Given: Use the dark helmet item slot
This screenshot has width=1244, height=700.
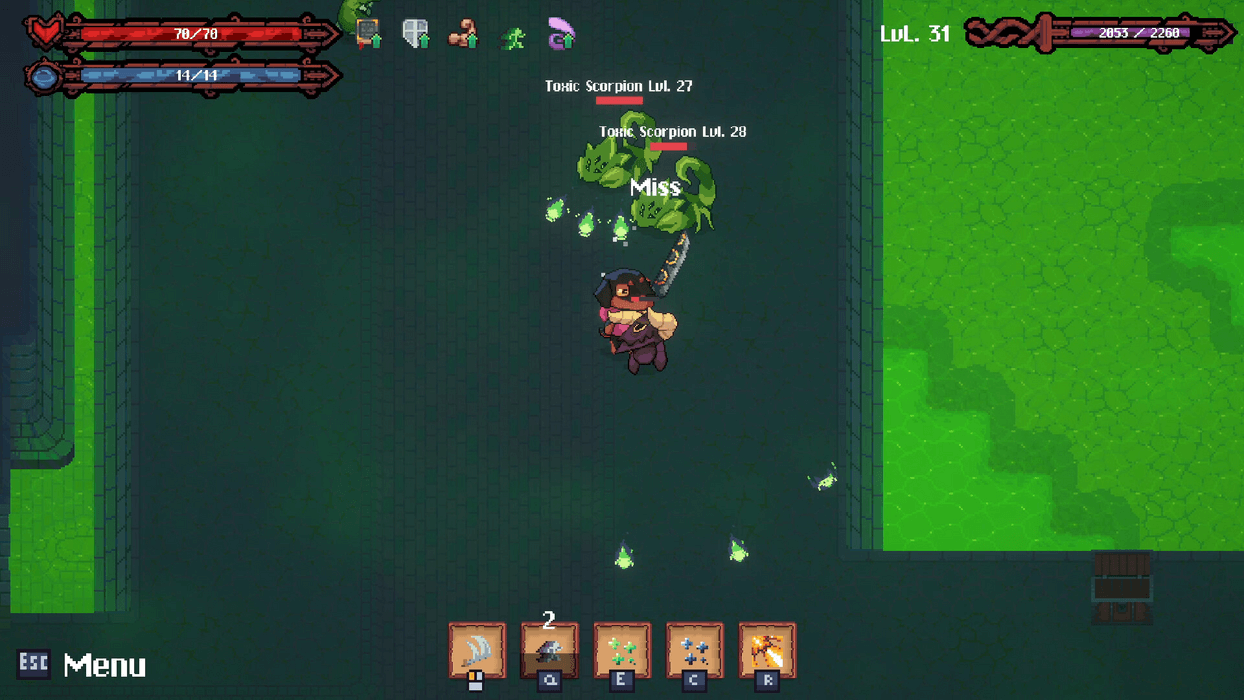Looking at the screenshot, I should 549,650.
